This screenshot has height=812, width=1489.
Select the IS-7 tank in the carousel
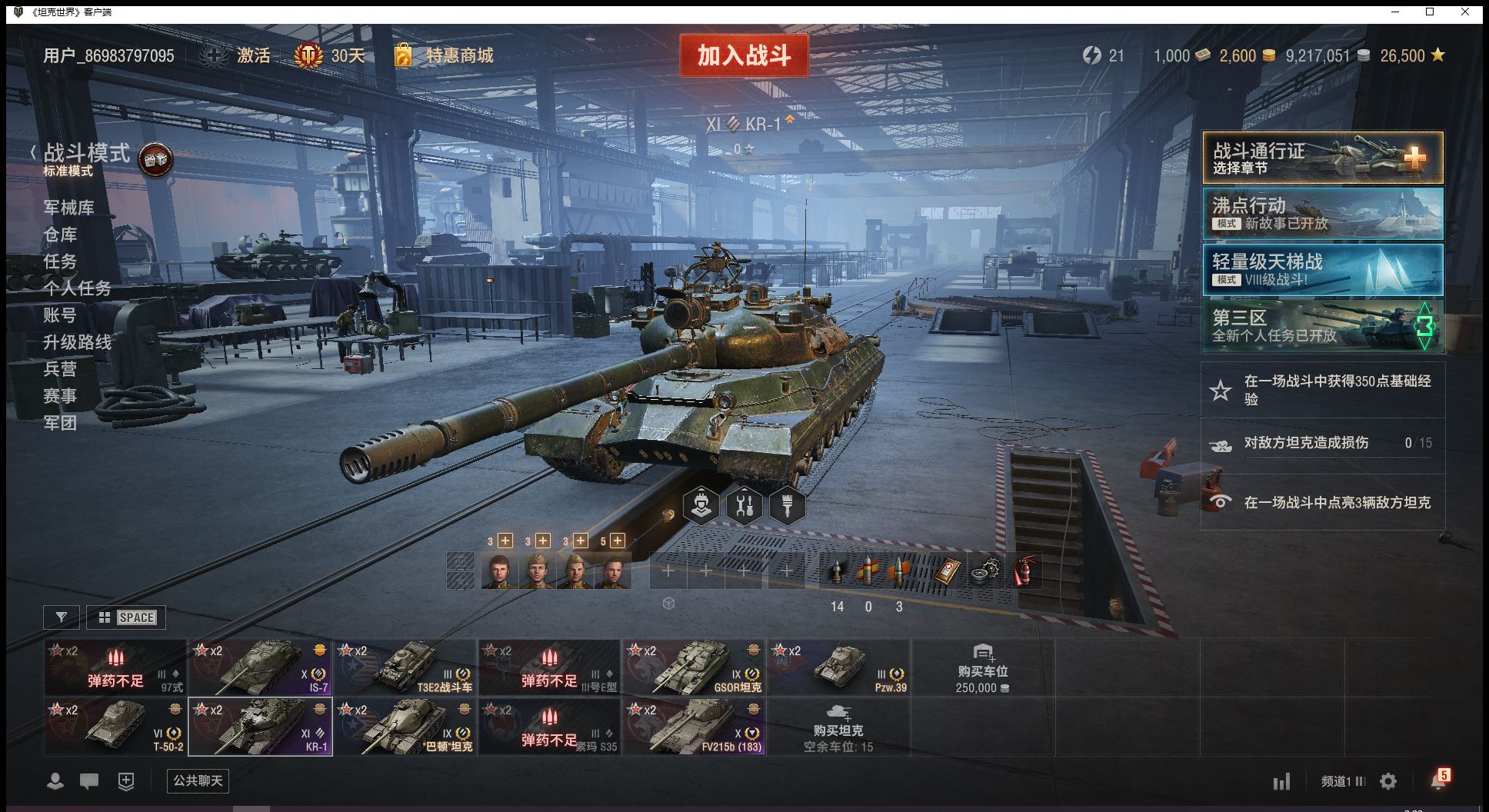coord(260,667)
